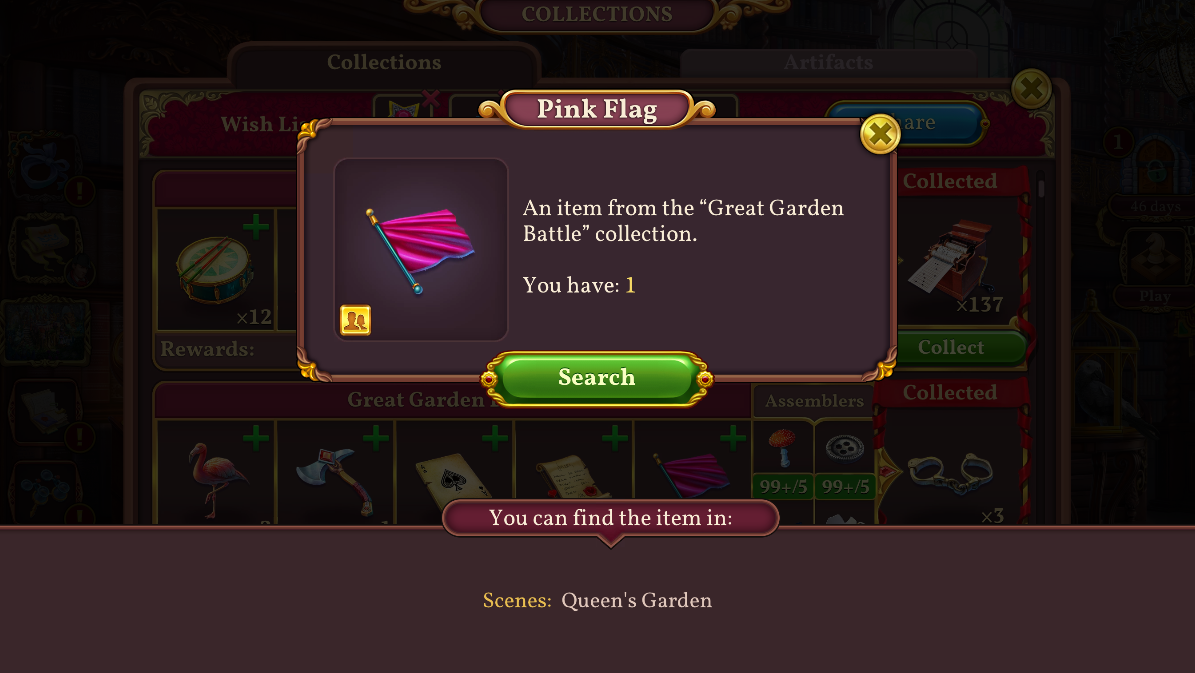Image resolution: width=1195 pixels, height=673 pixels.
Task: Select the Collections tab
Action: [x=384, y=63]
